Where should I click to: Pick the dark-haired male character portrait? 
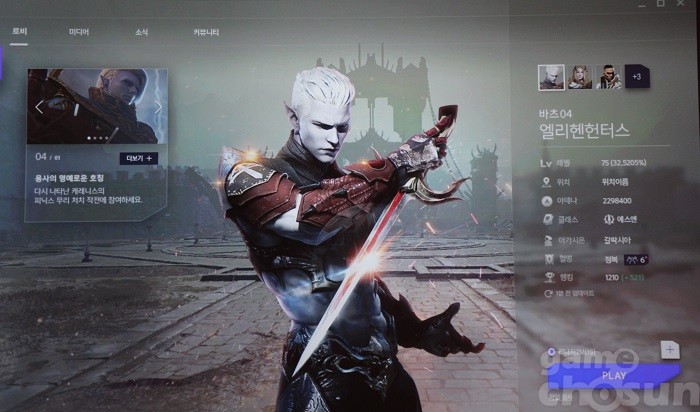609,77
